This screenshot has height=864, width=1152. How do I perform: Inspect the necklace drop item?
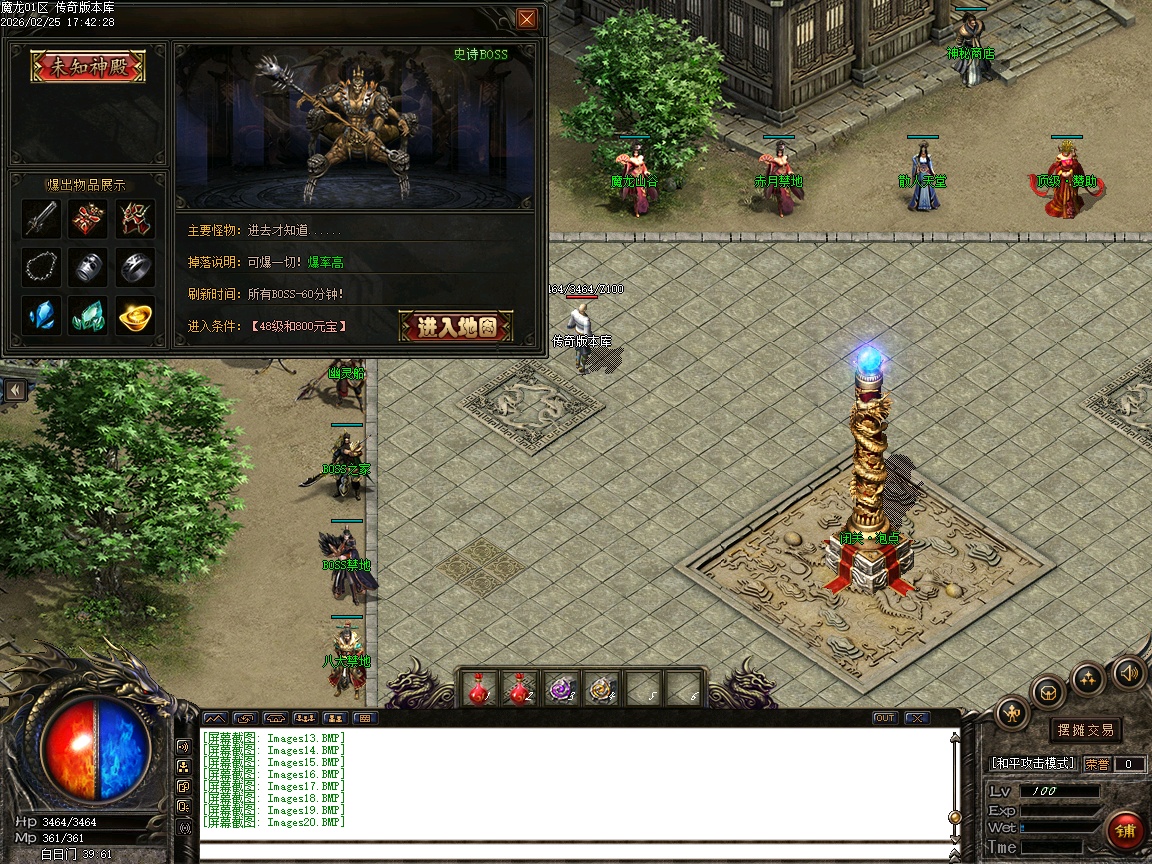coord(41,267)
